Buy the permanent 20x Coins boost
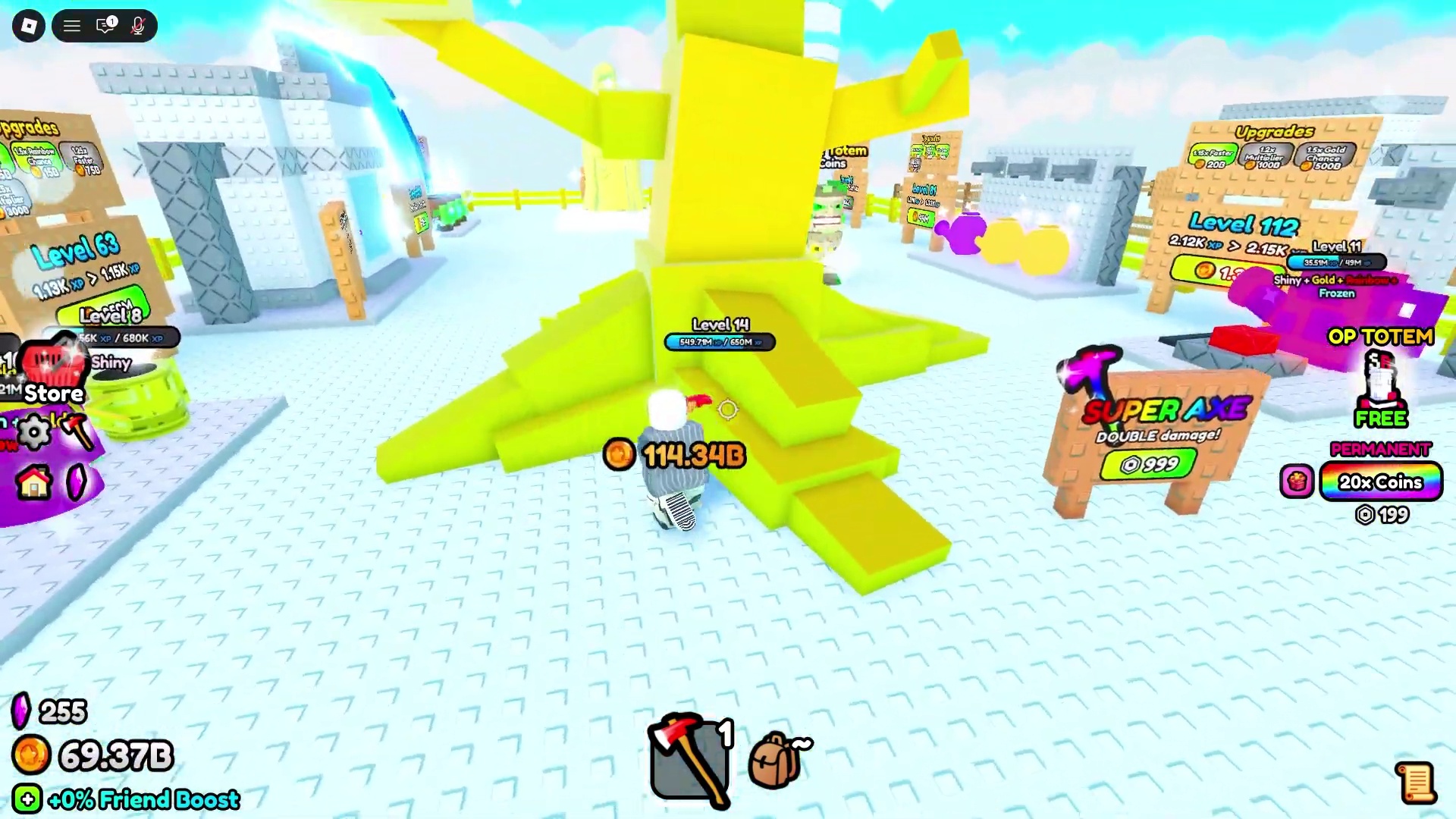 (x=1380, y=482)
